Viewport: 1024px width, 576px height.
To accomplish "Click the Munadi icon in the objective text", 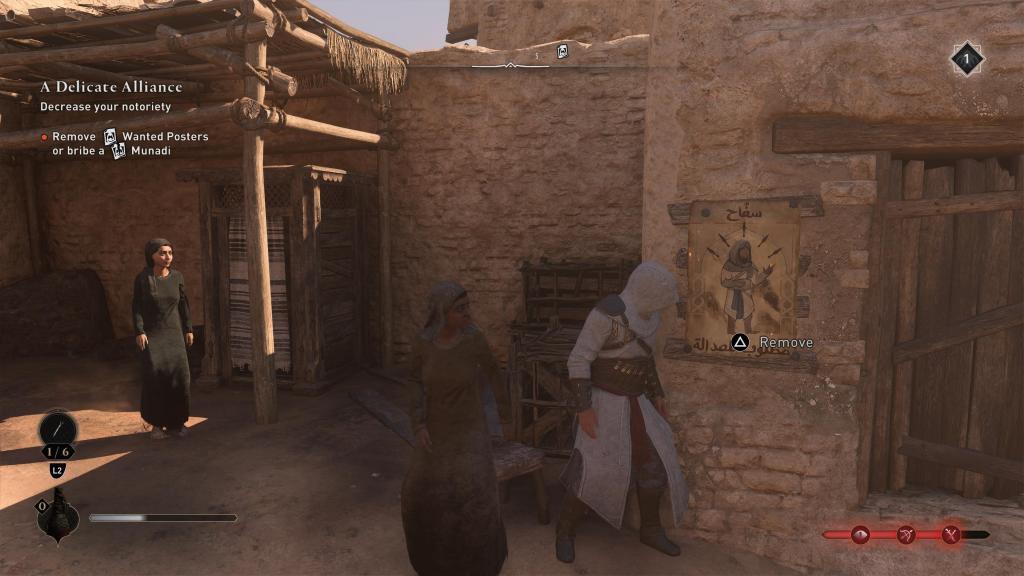I will click(x=119, y=151).
